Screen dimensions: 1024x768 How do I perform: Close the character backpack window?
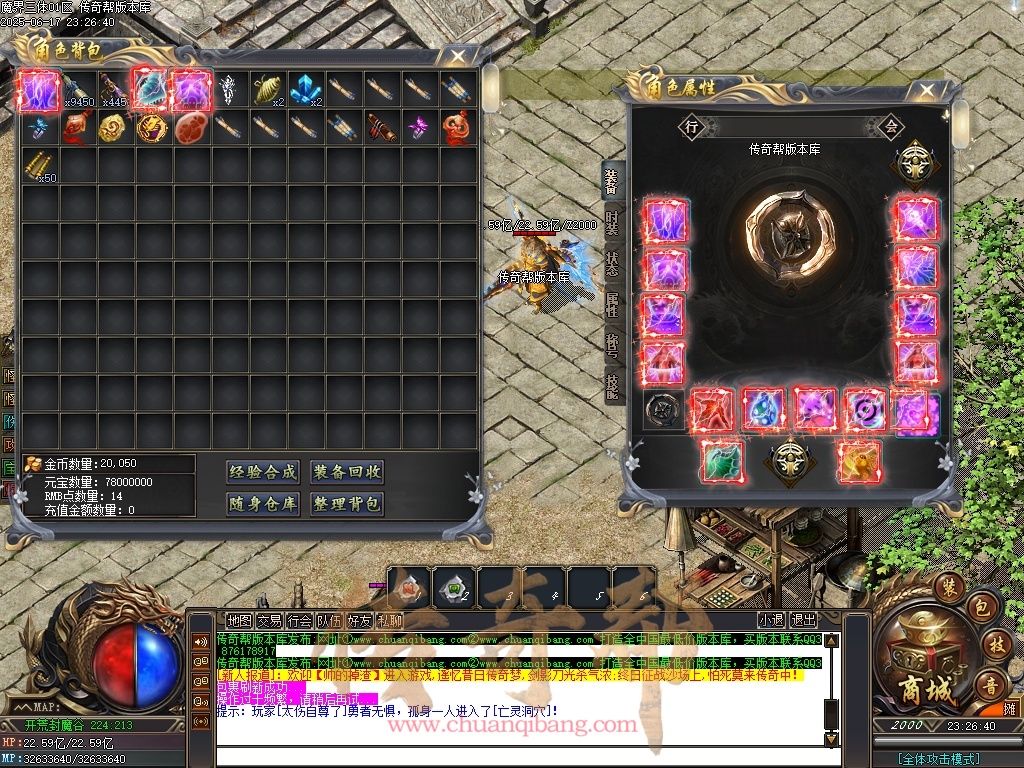(x=457, y=56)
